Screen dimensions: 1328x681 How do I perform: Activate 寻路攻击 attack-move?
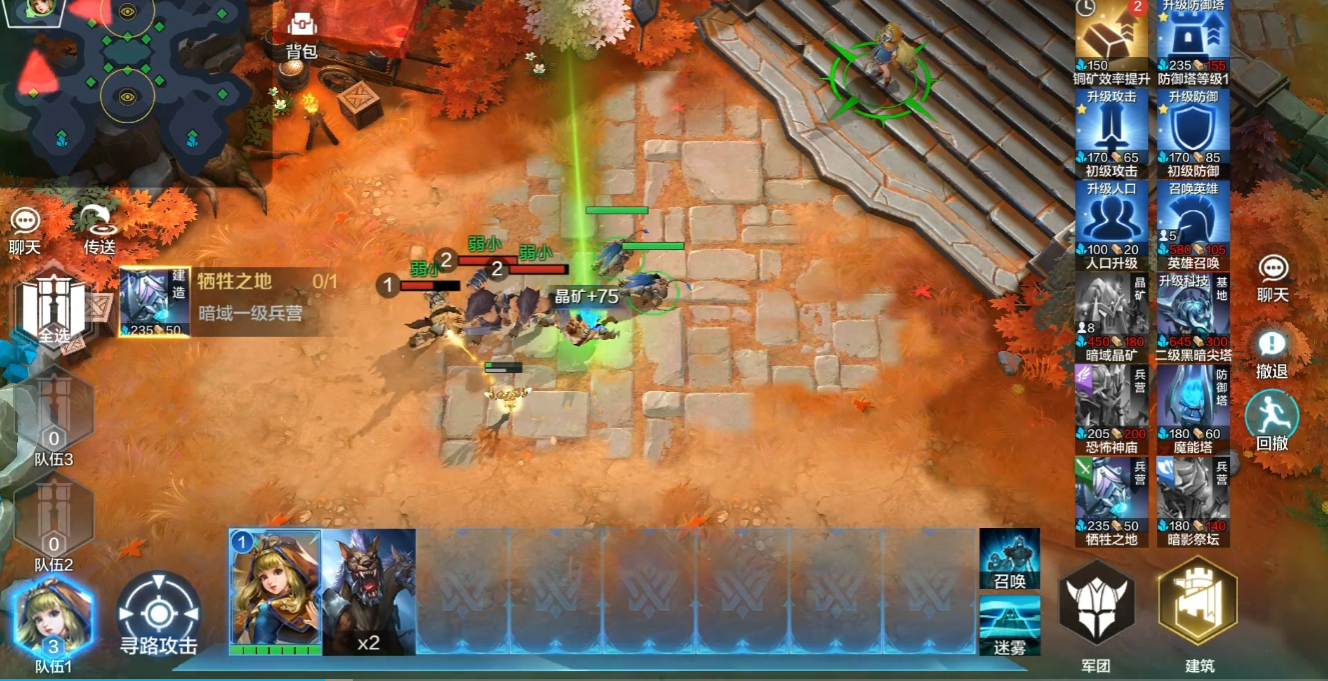[159, 614]
